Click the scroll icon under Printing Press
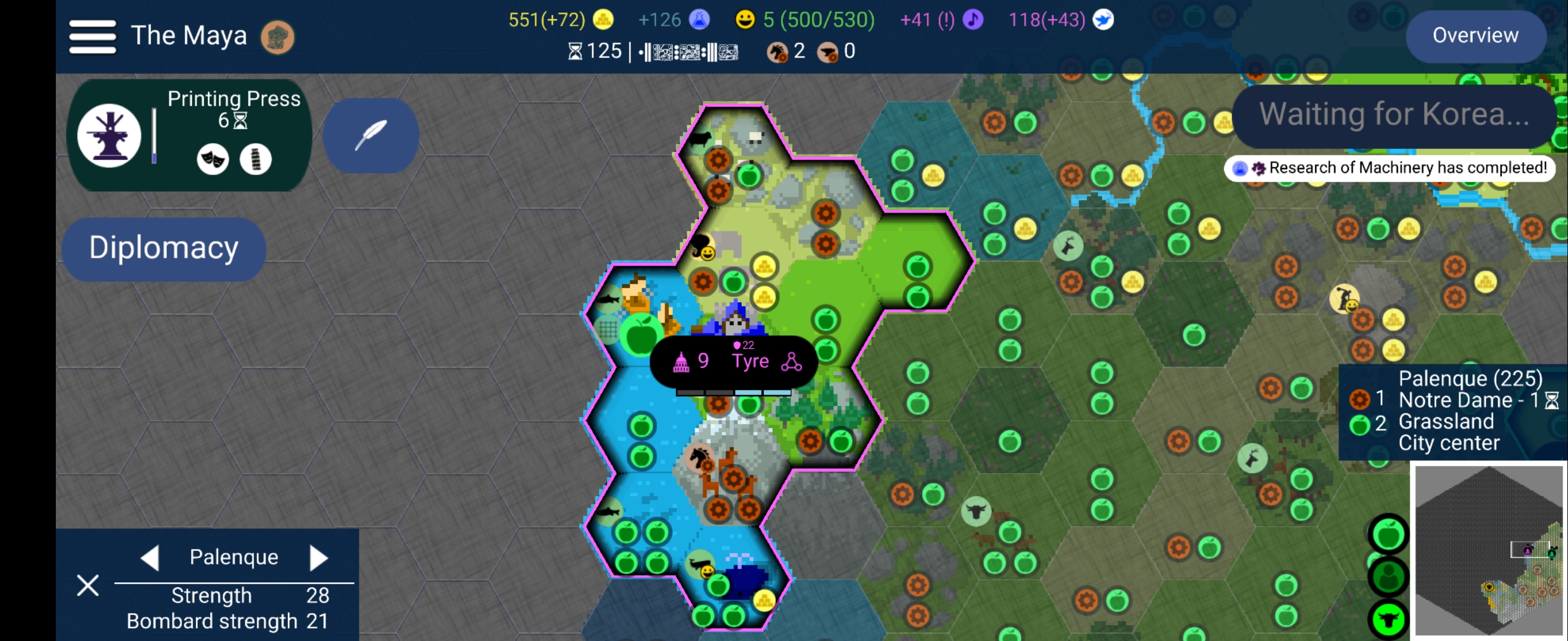This screenshot has height=641, width=1568. click(255, 159)
